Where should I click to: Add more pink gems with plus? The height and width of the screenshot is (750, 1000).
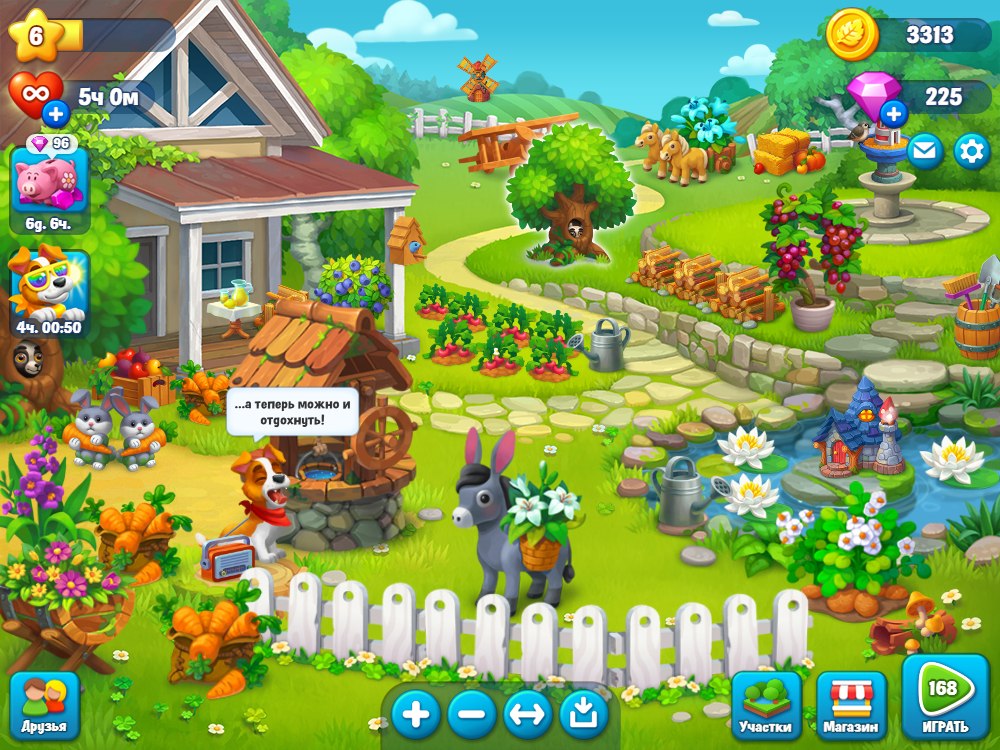point(893,113)
